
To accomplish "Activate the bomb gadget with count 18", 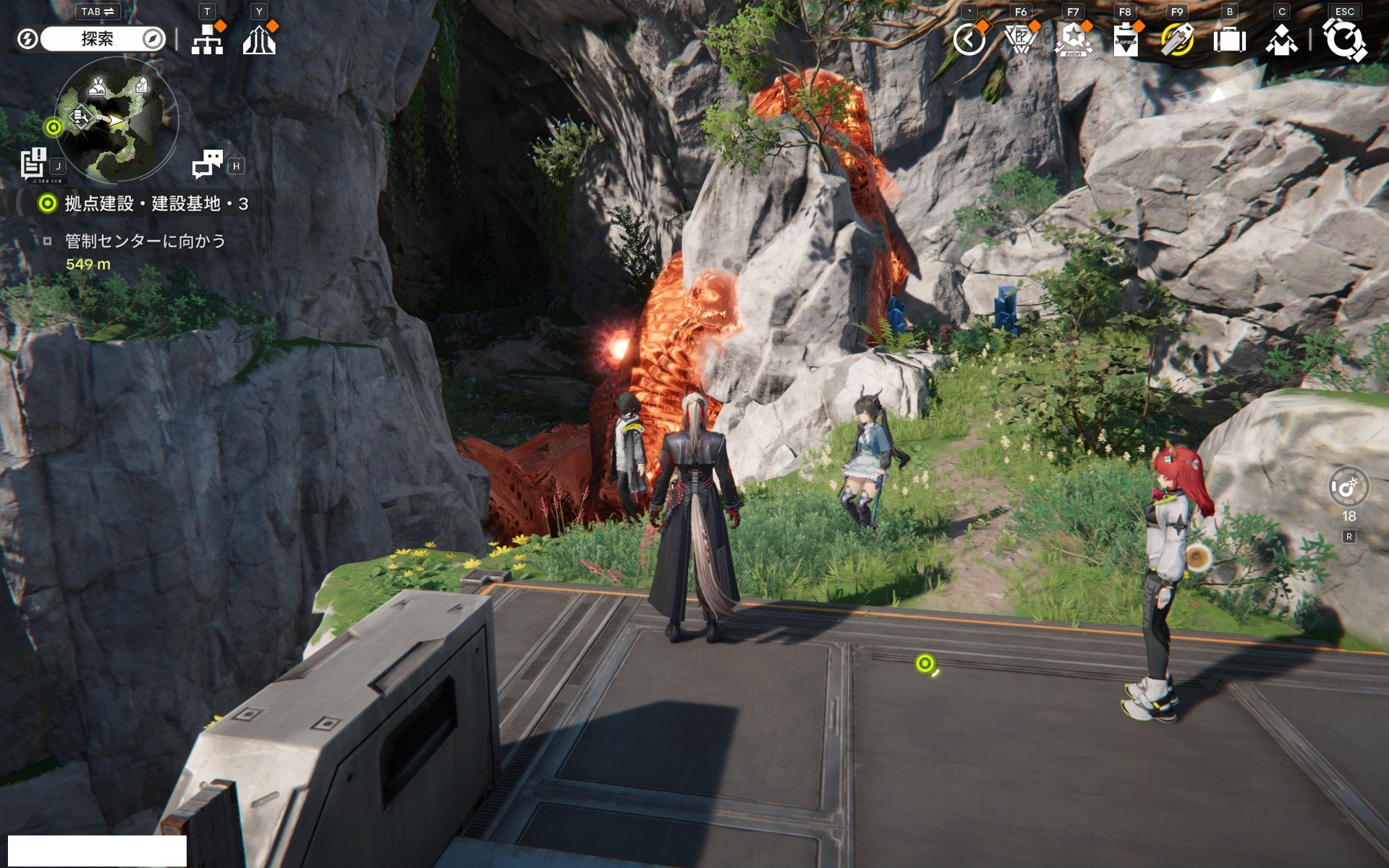I will point(1348,489).
